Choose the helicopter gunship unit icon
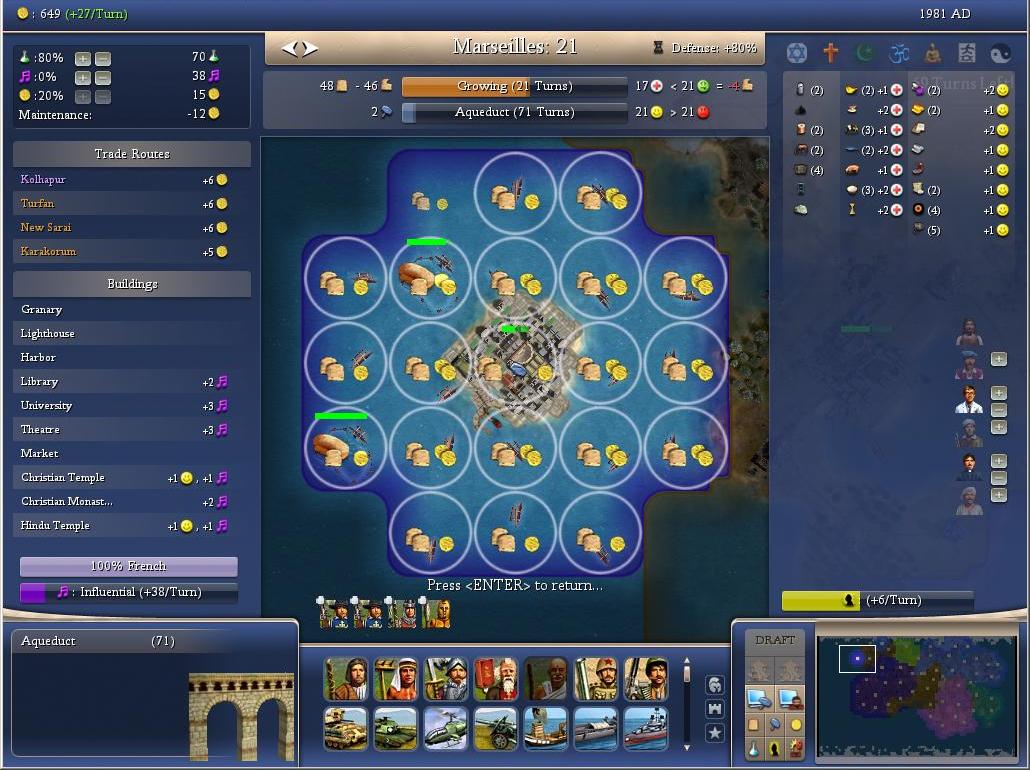The height and width of the screenshot is (770, 1030). click(x=445, y=728)
